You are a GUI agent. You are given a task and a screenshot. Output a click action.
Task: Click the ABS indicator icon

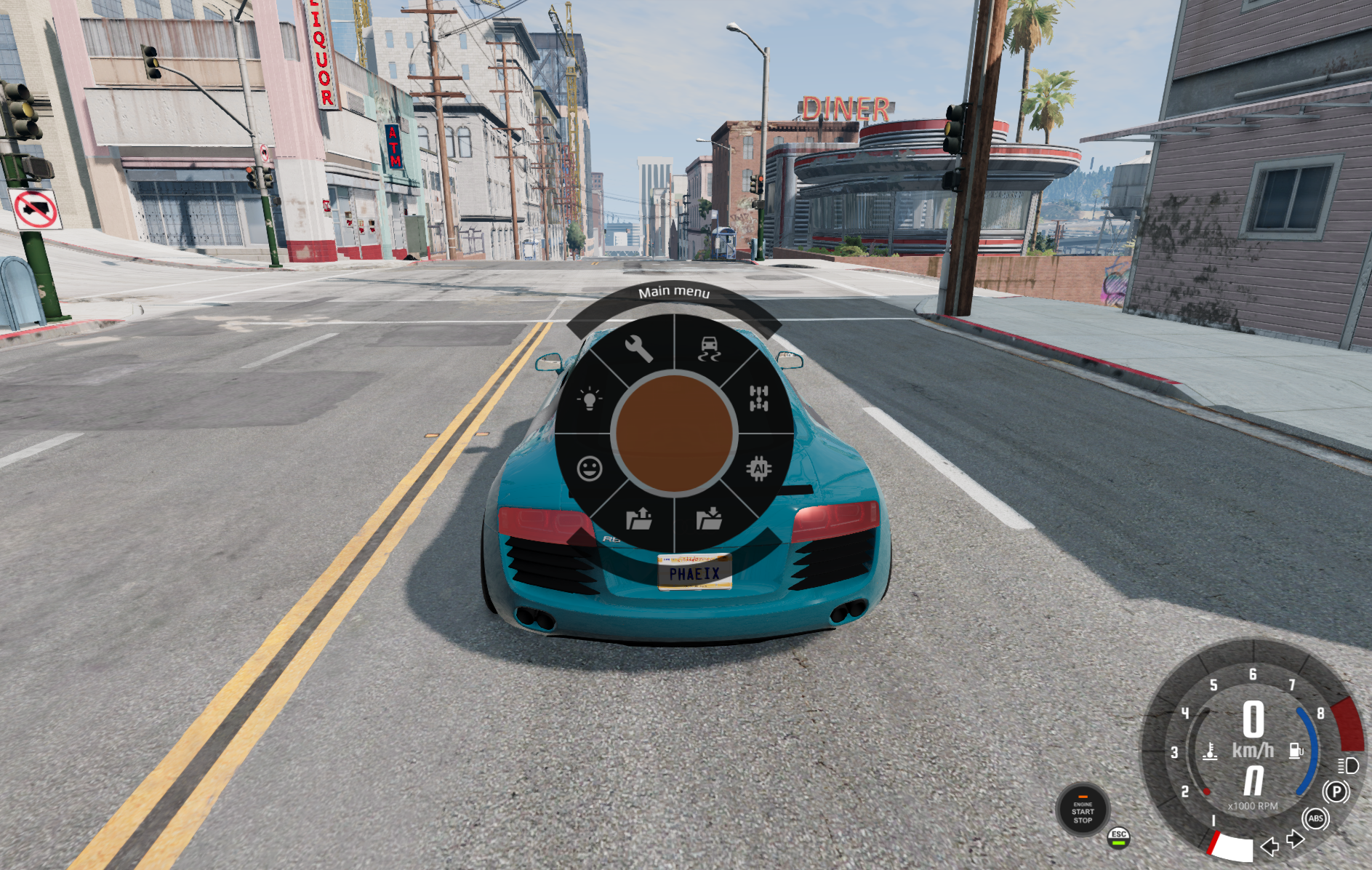(x=1315, y=818)
